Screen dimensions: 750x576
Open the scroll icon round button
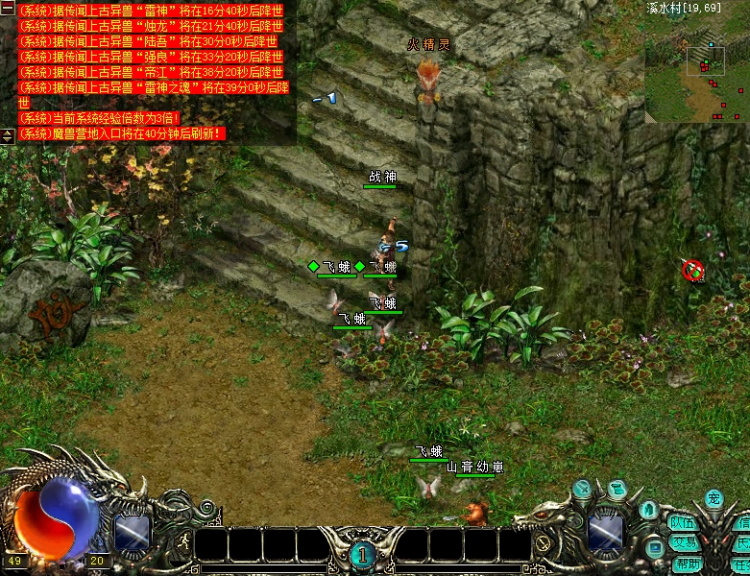click(617, 489)
